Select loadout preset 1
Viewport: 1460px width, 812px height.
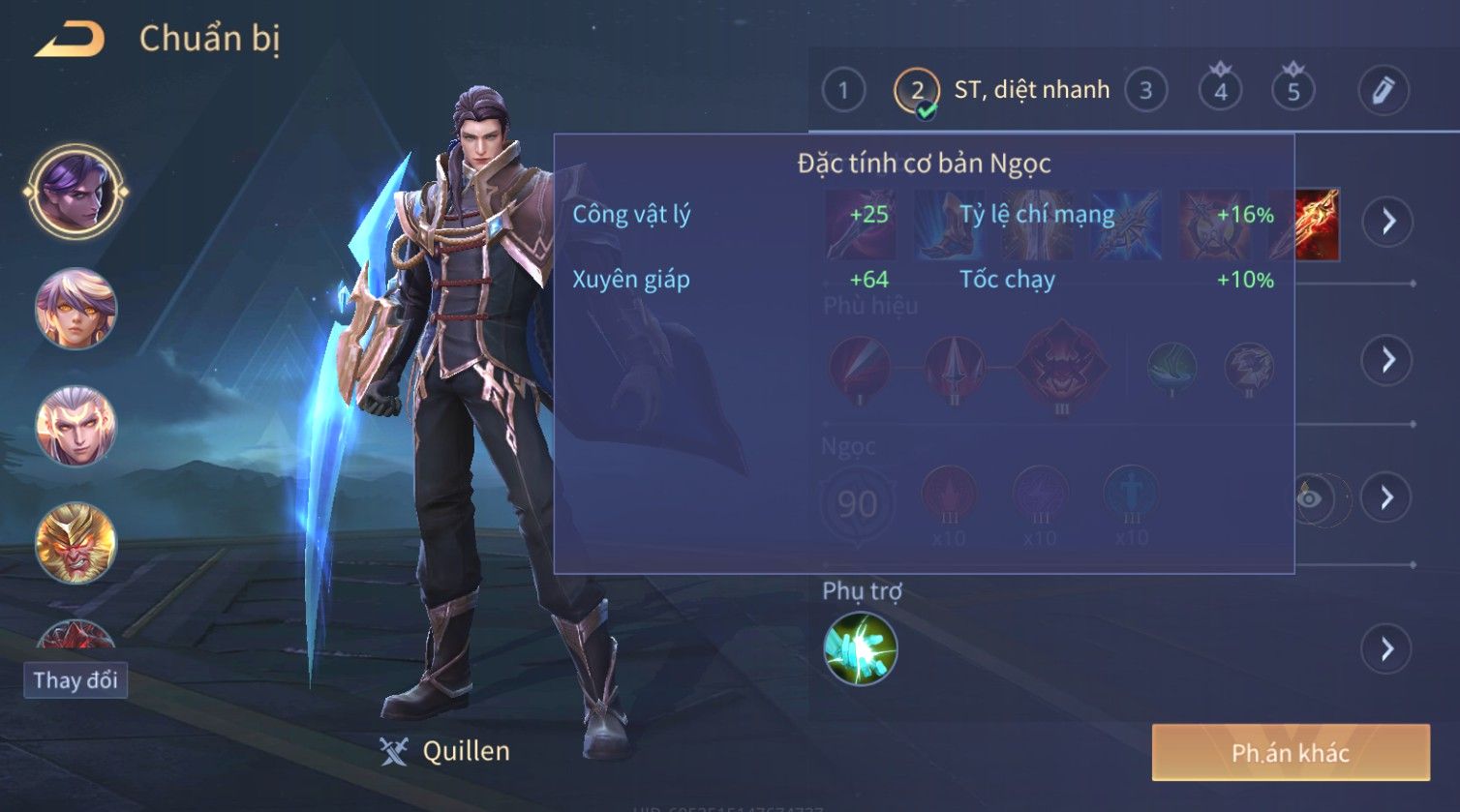click(843, 91)
